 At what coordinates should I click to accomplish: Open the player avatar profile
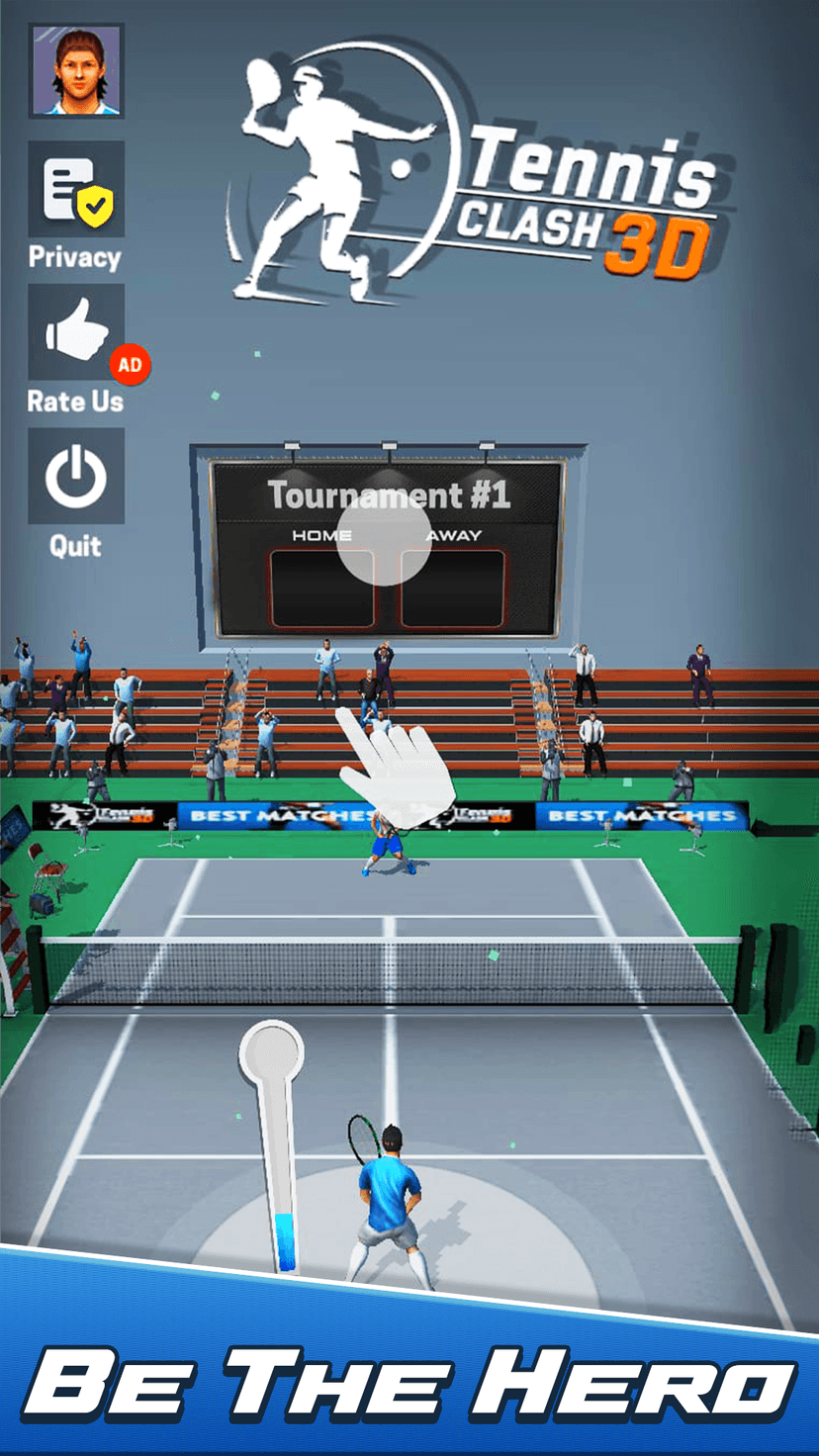[76, 71]
